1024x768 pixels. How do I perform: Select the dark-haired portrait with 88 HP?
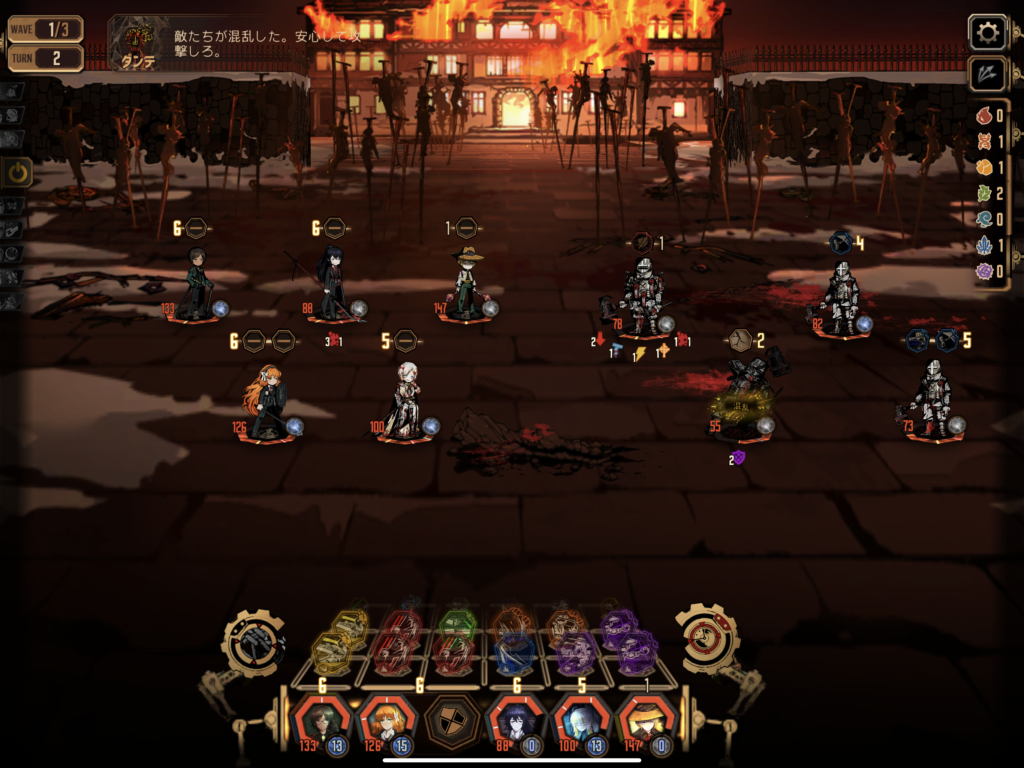pos(514,720)
